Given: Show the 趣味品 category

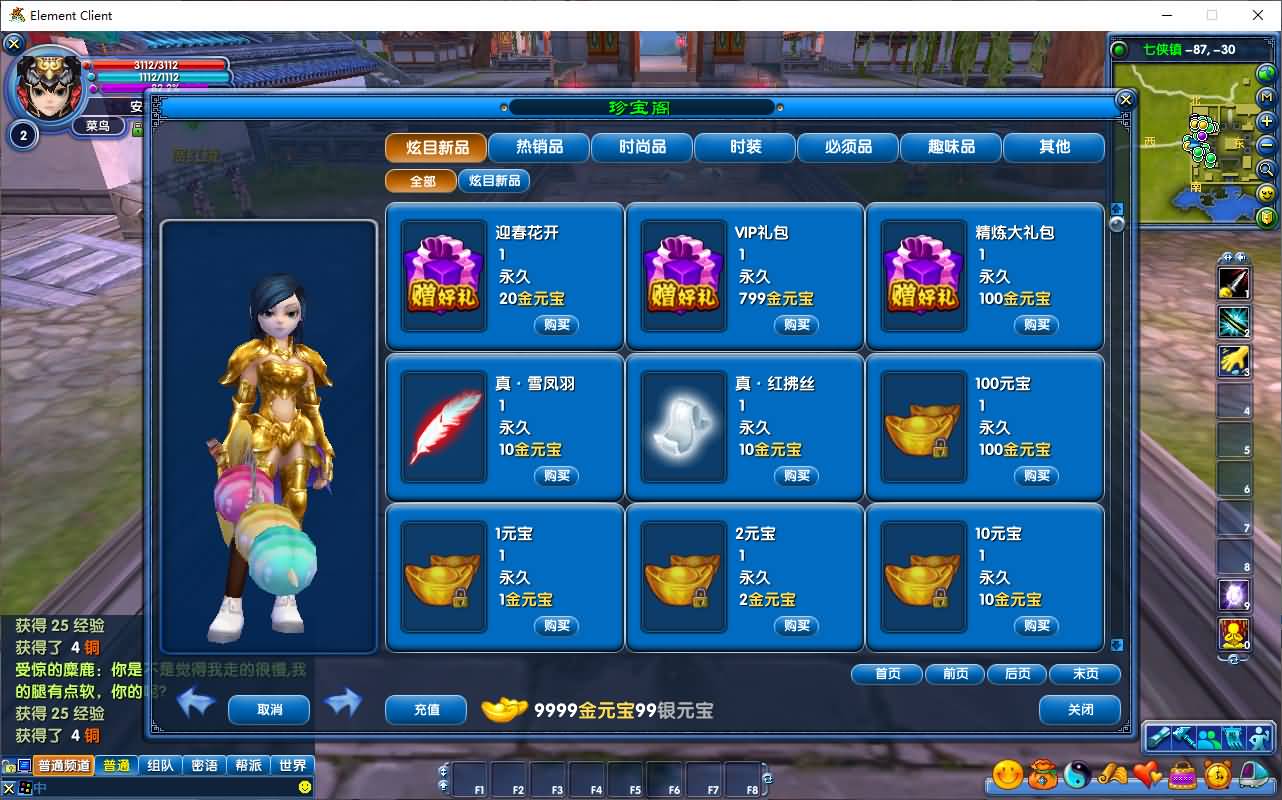Looking at the screenshot, I should [951, 147].
